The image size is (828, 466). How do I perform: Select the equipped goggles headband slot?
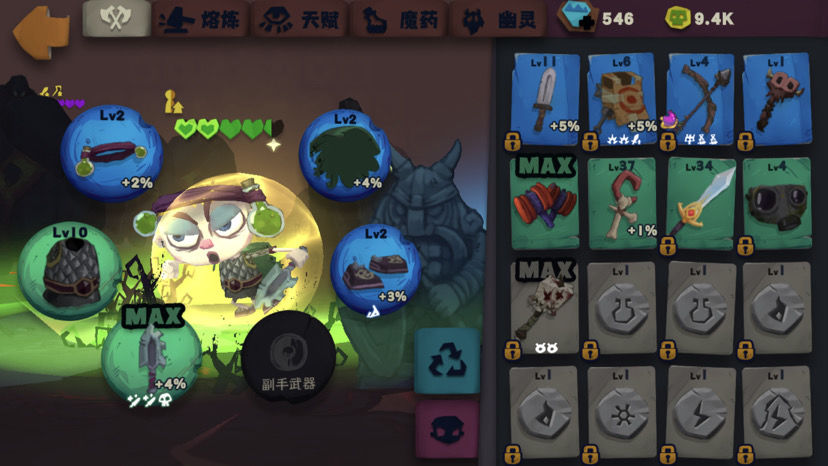click(111, 152)
